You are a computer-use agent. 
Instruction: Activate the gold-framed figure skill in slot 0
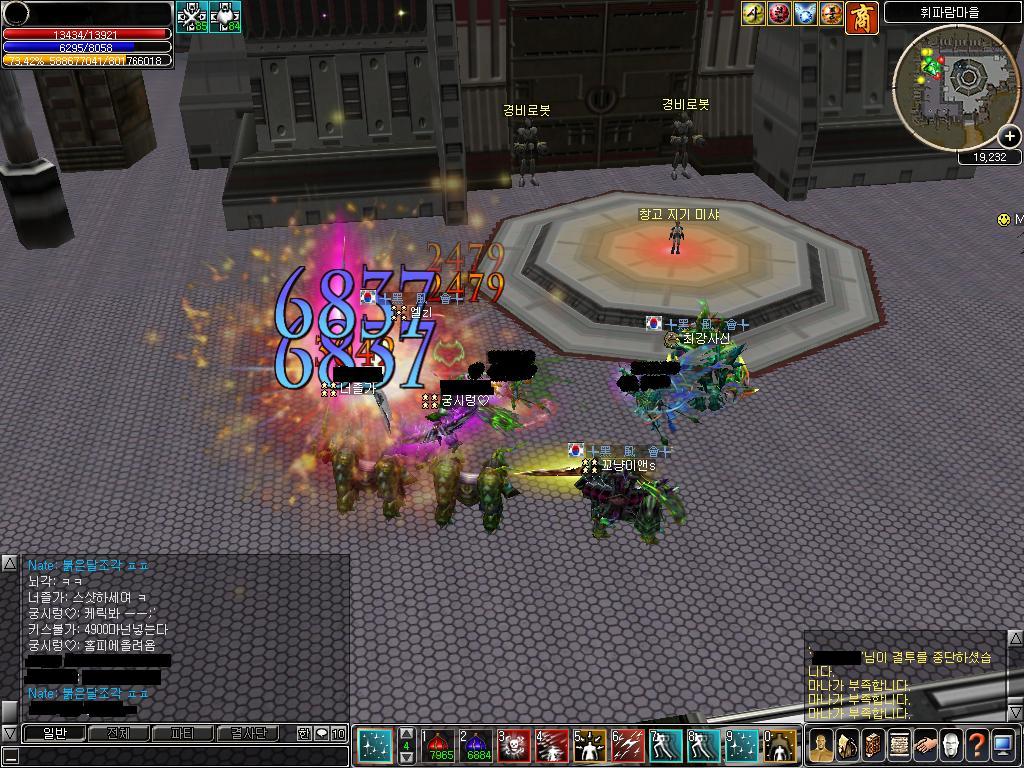(780, 746)
